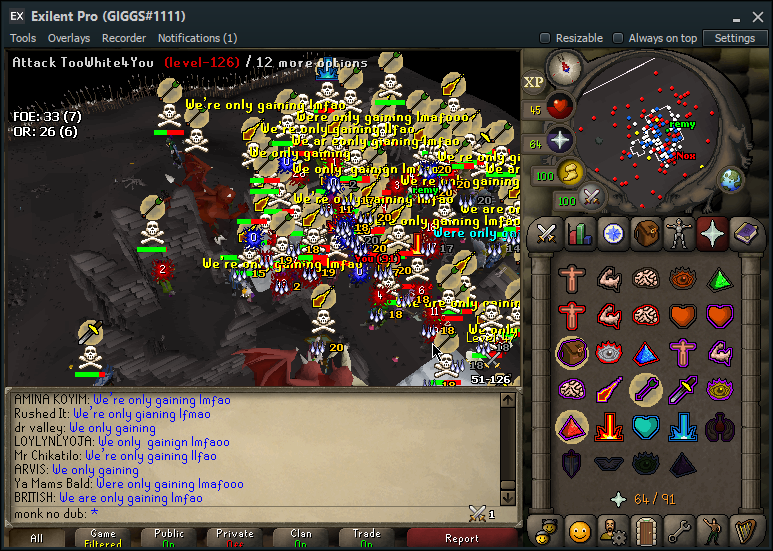Click the red Report button
Image resolution: width=773 pixels, height=551 pixels.
pyautogui.click(x=462, y=539)
